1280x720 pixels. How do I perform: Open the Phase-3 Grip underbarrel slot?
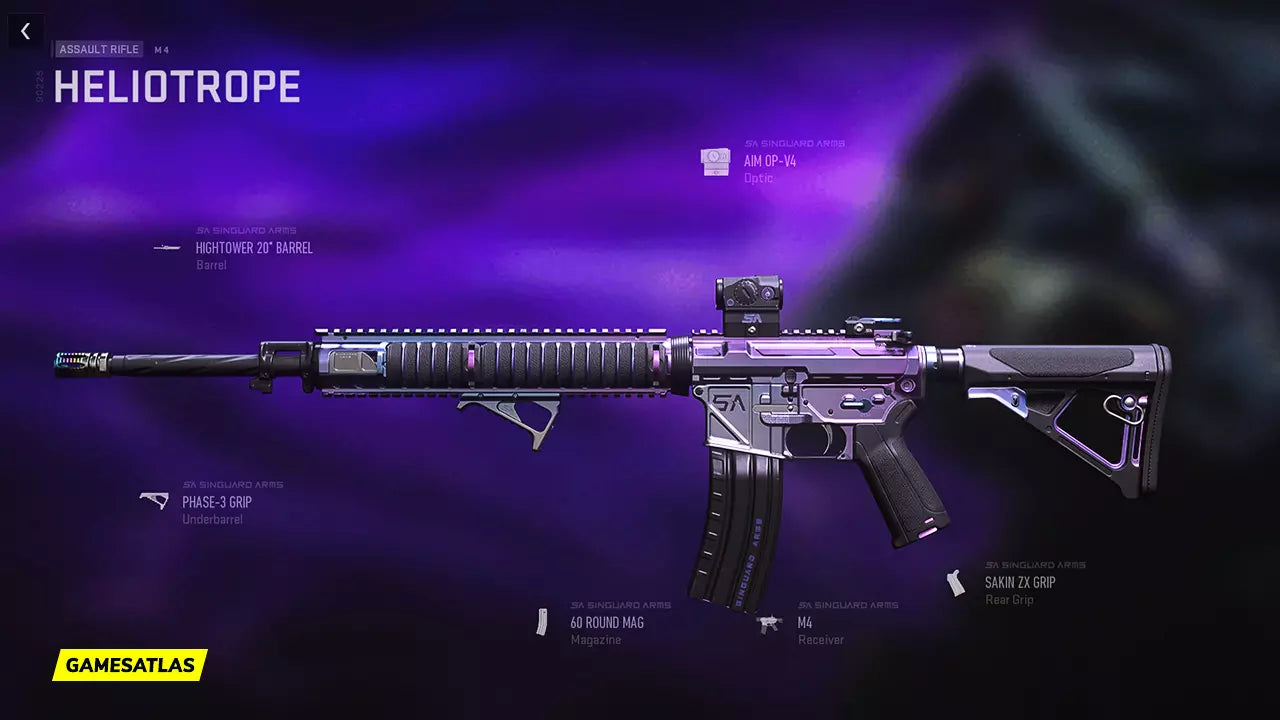[216, 502]
